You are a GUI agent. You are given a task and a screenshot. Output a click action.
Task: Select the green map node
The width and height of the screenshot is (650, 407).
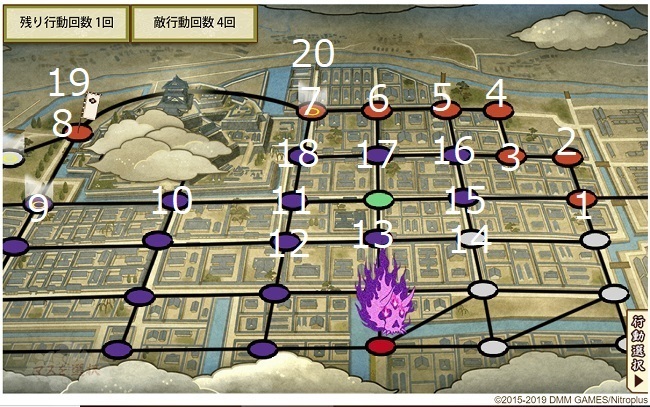tap(378, 199)
